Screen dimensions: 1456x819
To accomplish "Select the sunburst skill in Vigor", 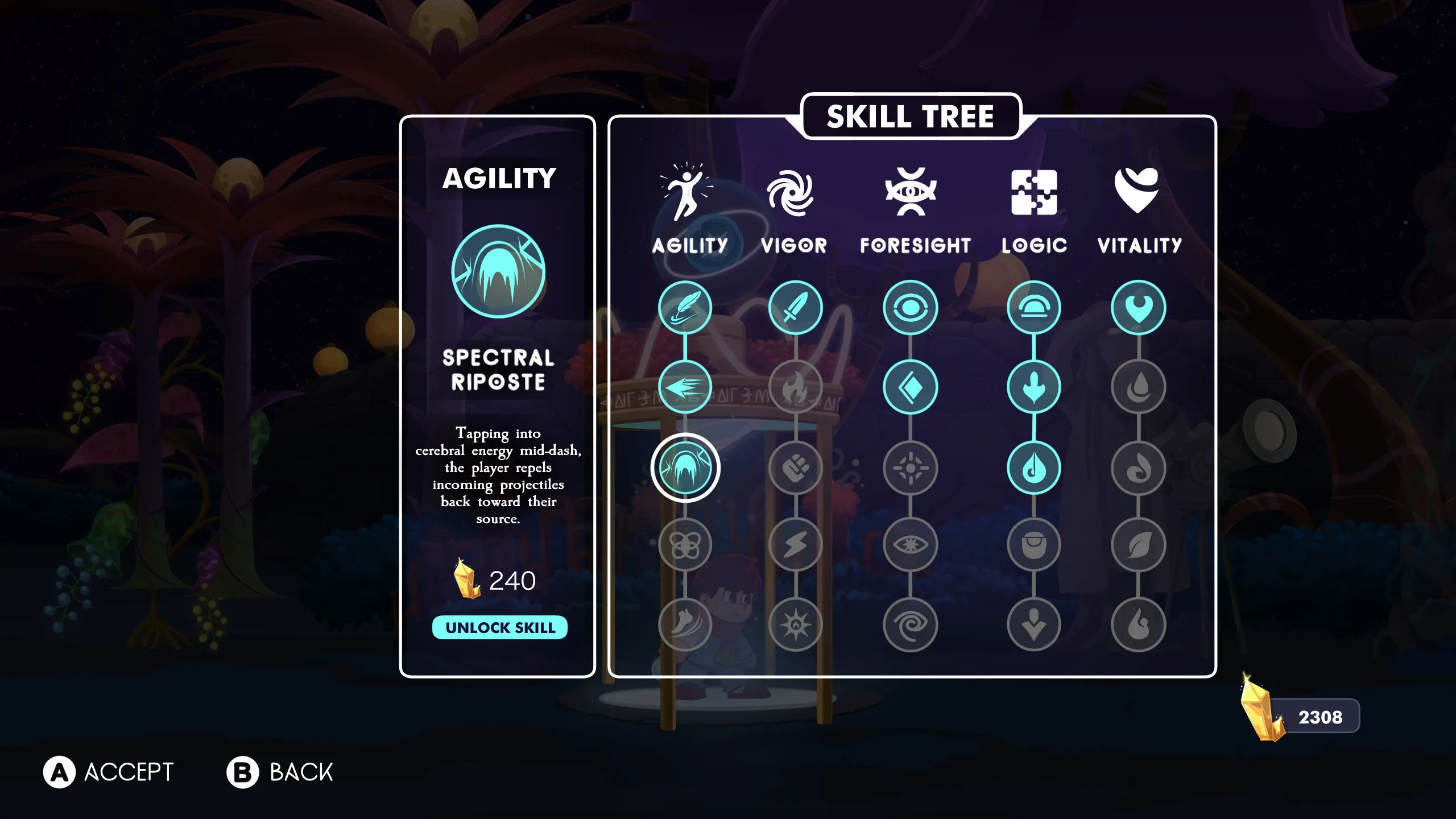I will pos(795,624).
